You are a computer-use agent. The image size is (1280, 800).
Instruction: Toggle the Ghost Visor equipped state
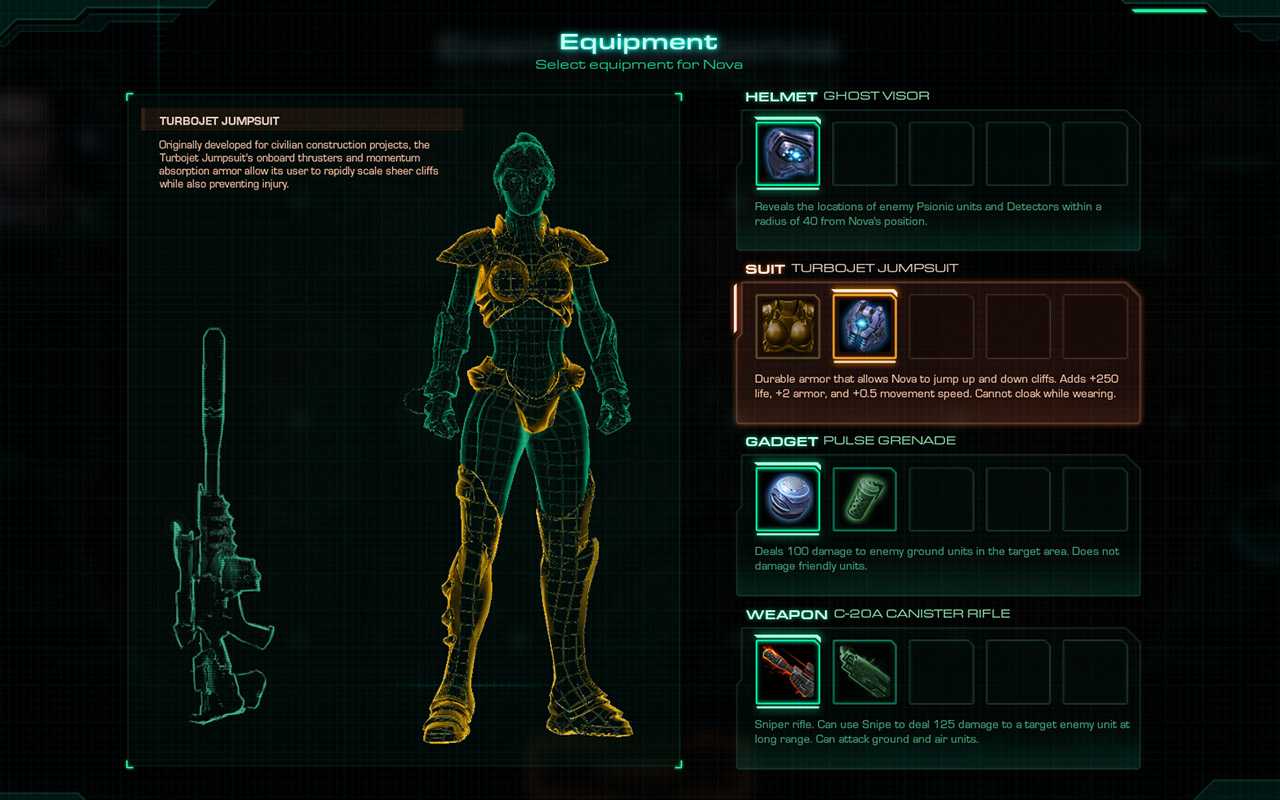coord(786,152)
